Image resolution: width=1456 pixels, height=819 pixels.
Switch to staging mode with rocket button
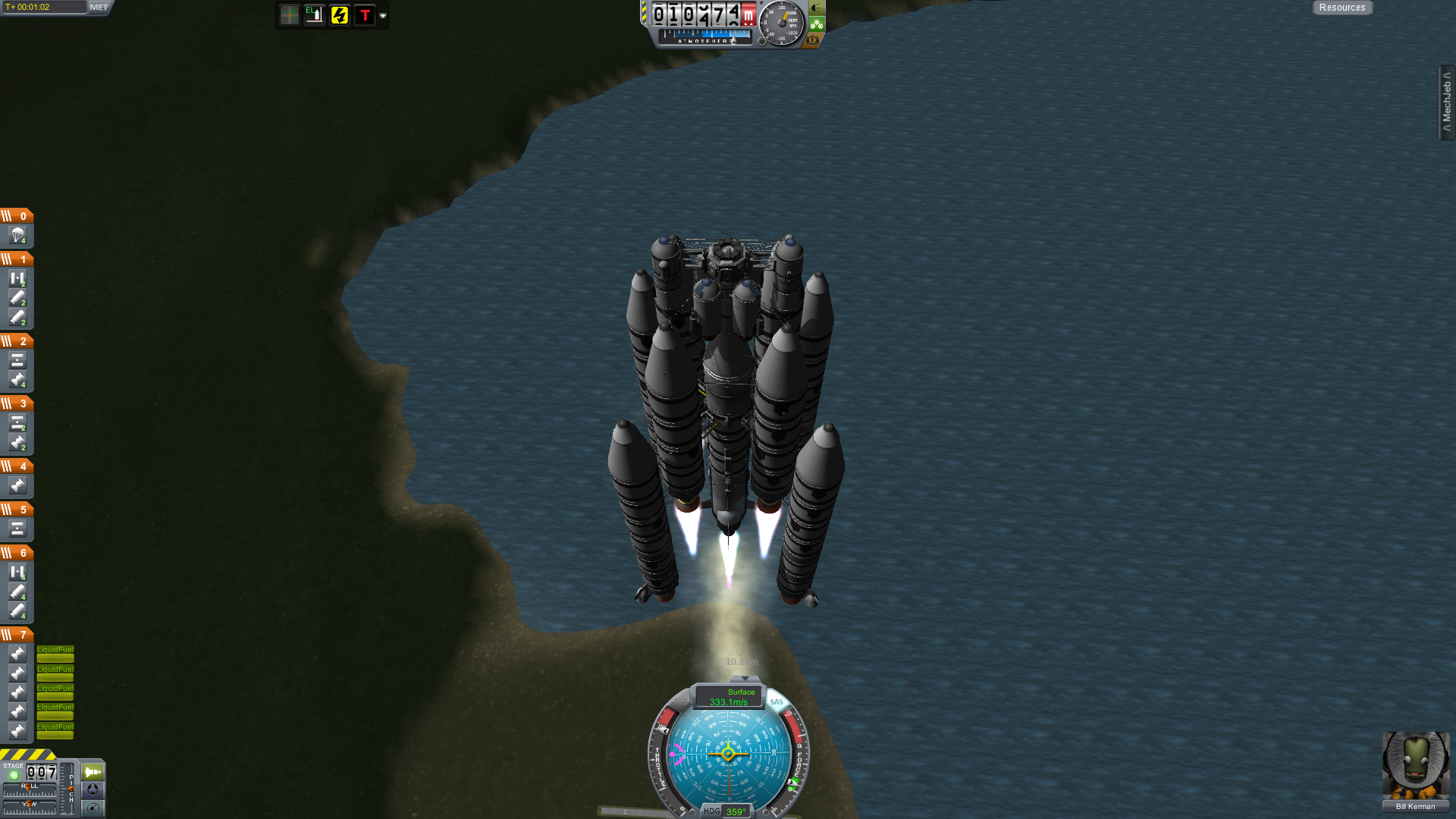(93, 772)
